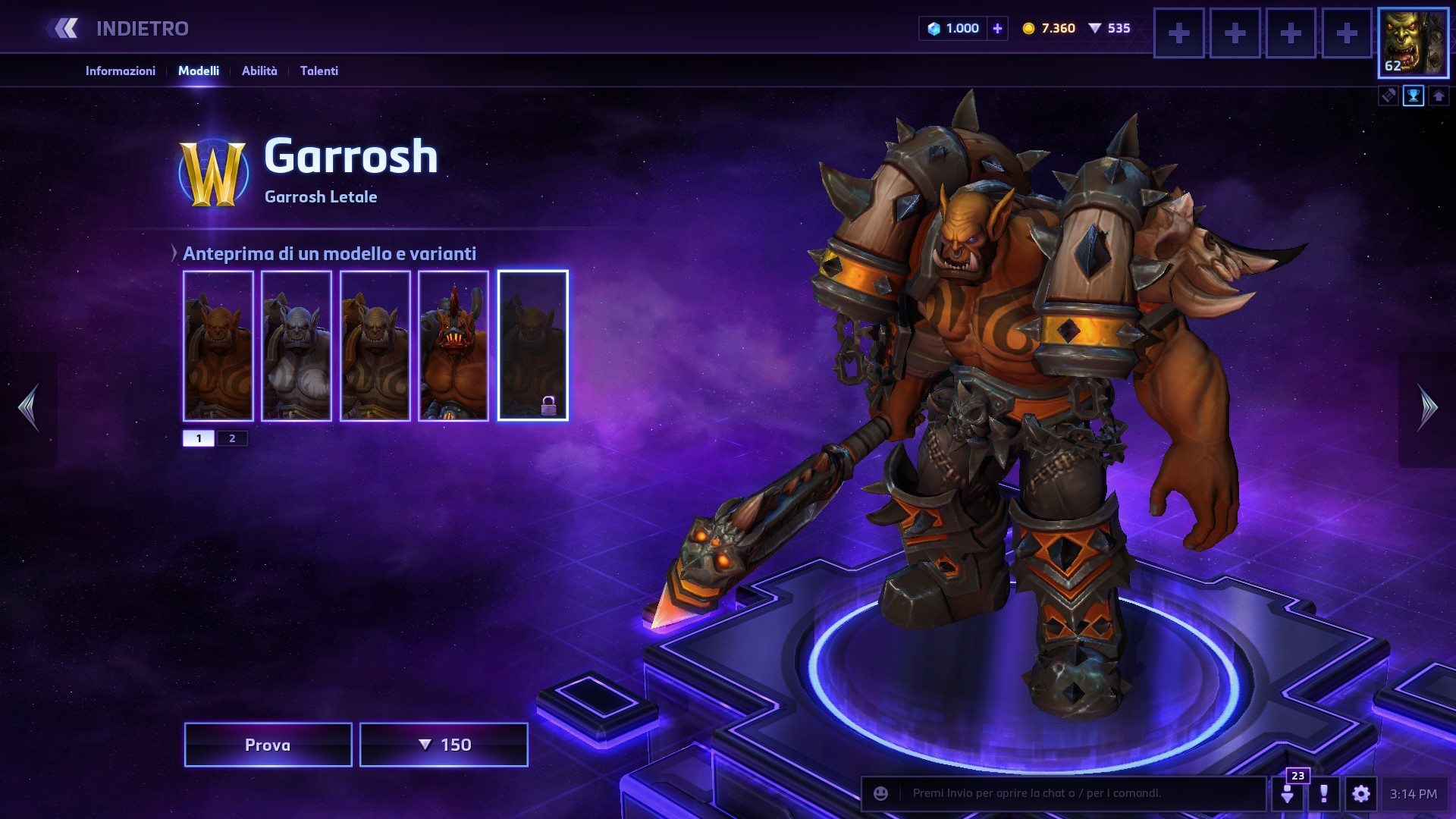Show the Talenti tab
The height and width of the screenshot is (819, 1456).
click(318, 71)
